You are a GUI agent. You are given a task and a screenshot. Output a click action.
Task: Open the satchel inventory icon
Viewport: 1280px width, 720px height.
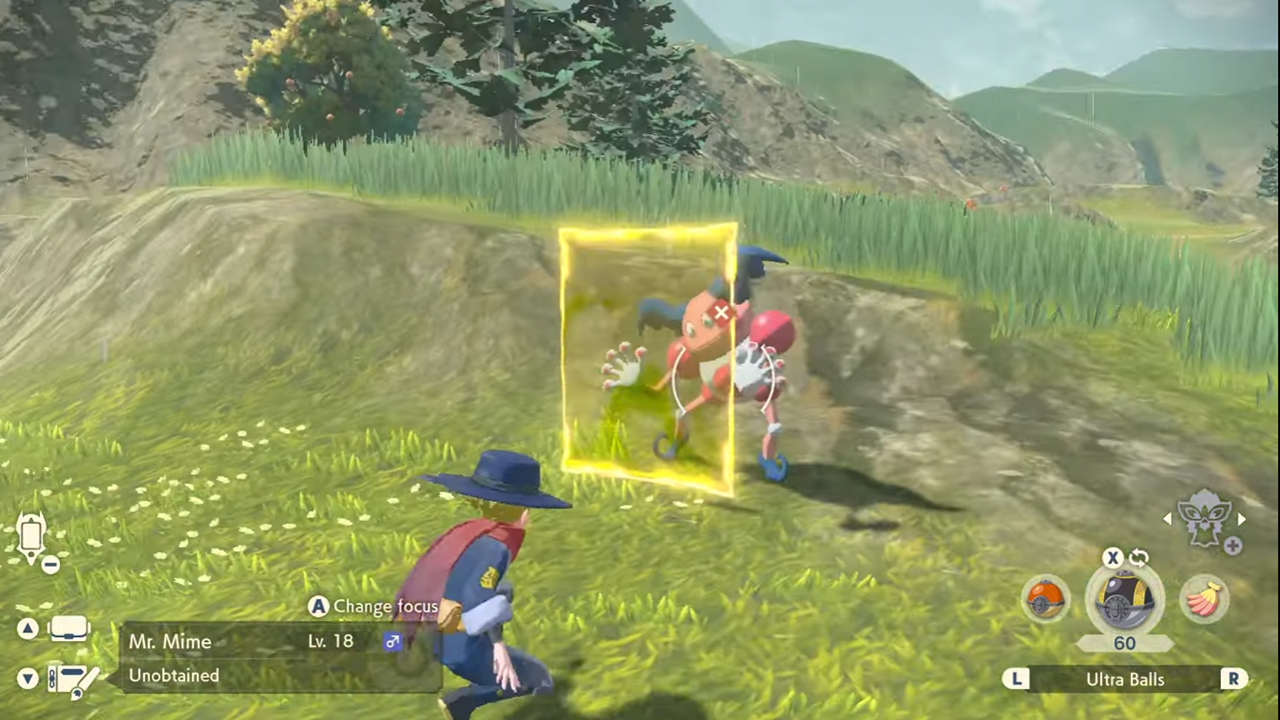pos(68,627)
